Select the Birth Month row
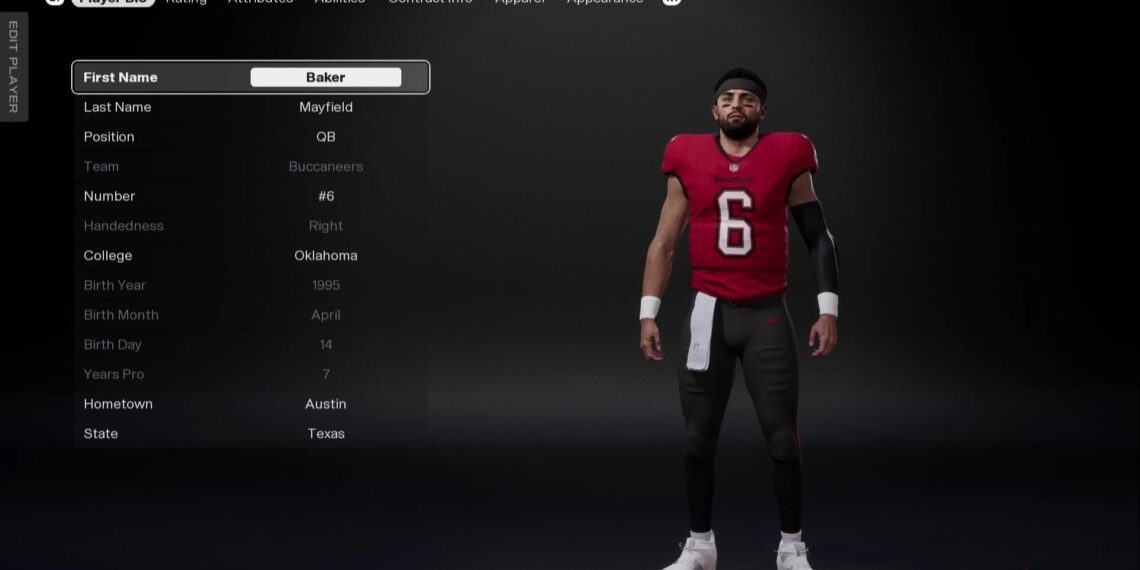The width and height of the screenshot is (1140, 570). pos(251,315)
